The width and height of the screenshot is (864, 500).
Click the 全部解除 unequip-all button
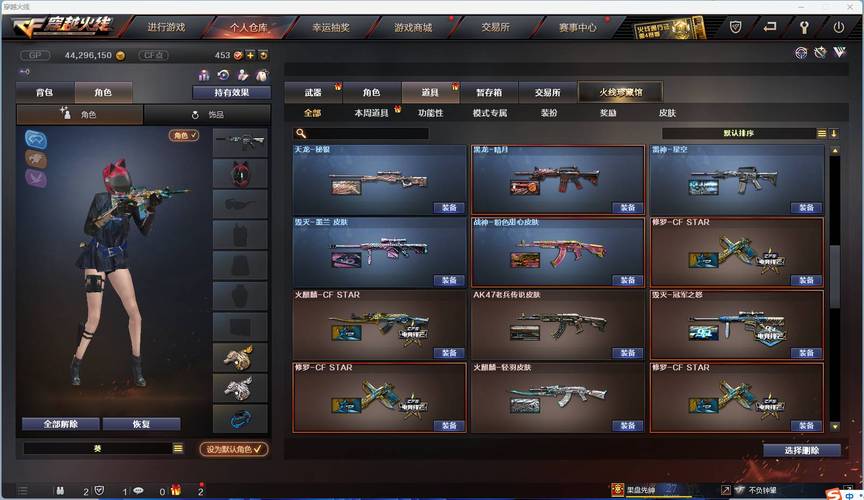(60, 424)
